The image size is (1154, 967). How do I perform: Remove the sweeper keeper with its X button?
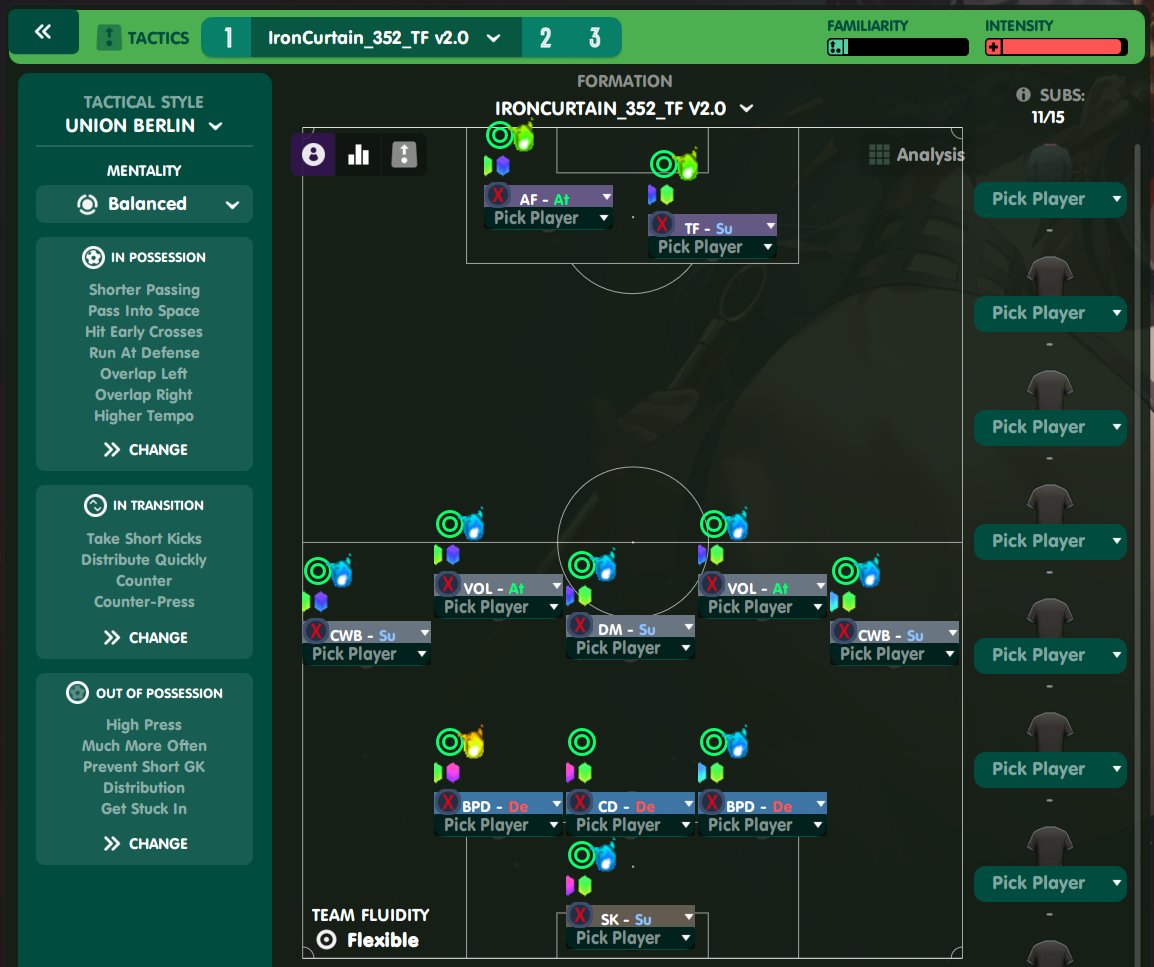click(580, 916)
